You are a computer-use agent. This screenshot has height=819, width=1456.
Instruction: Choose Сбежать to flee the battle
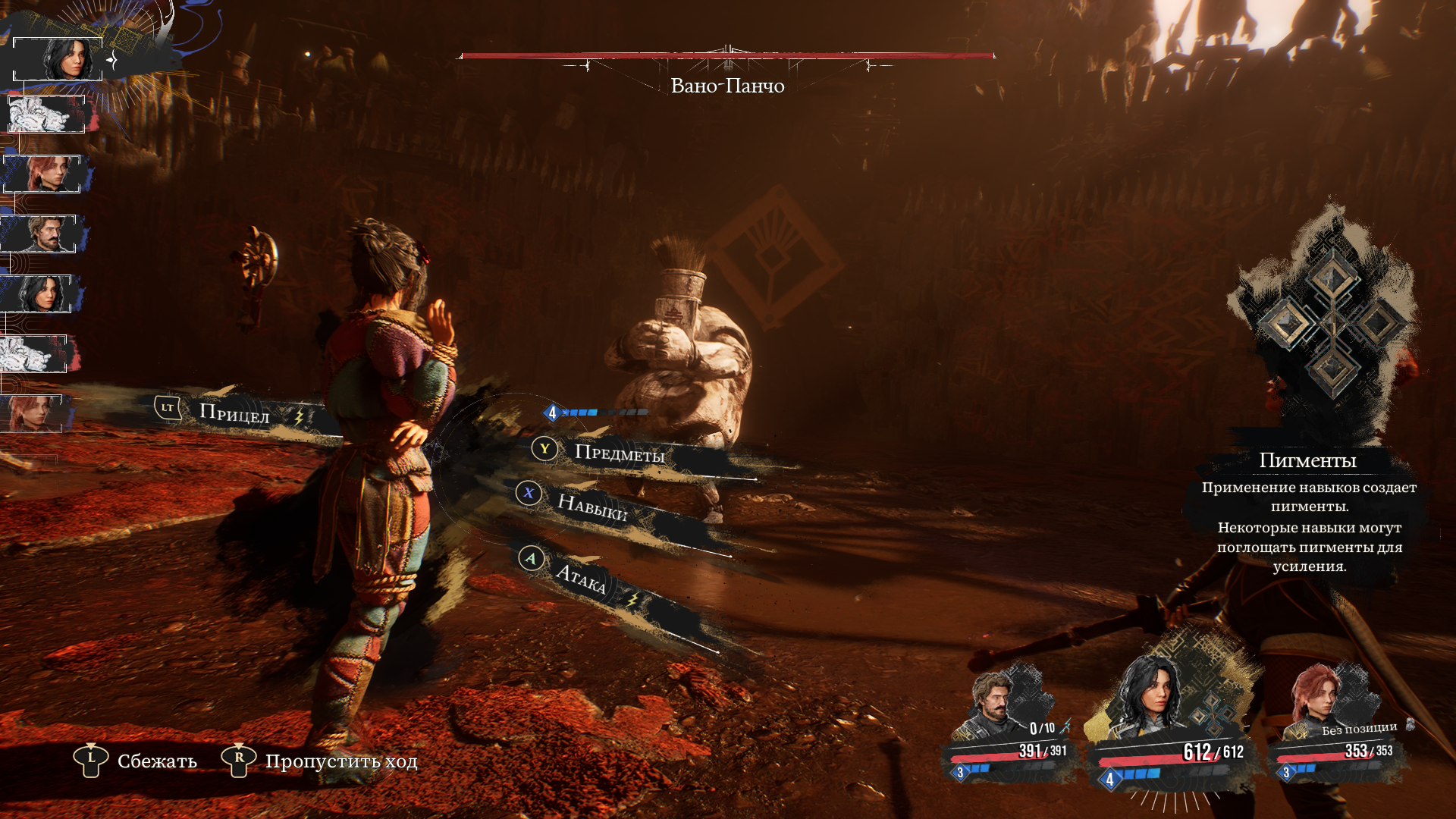[156, 761]
